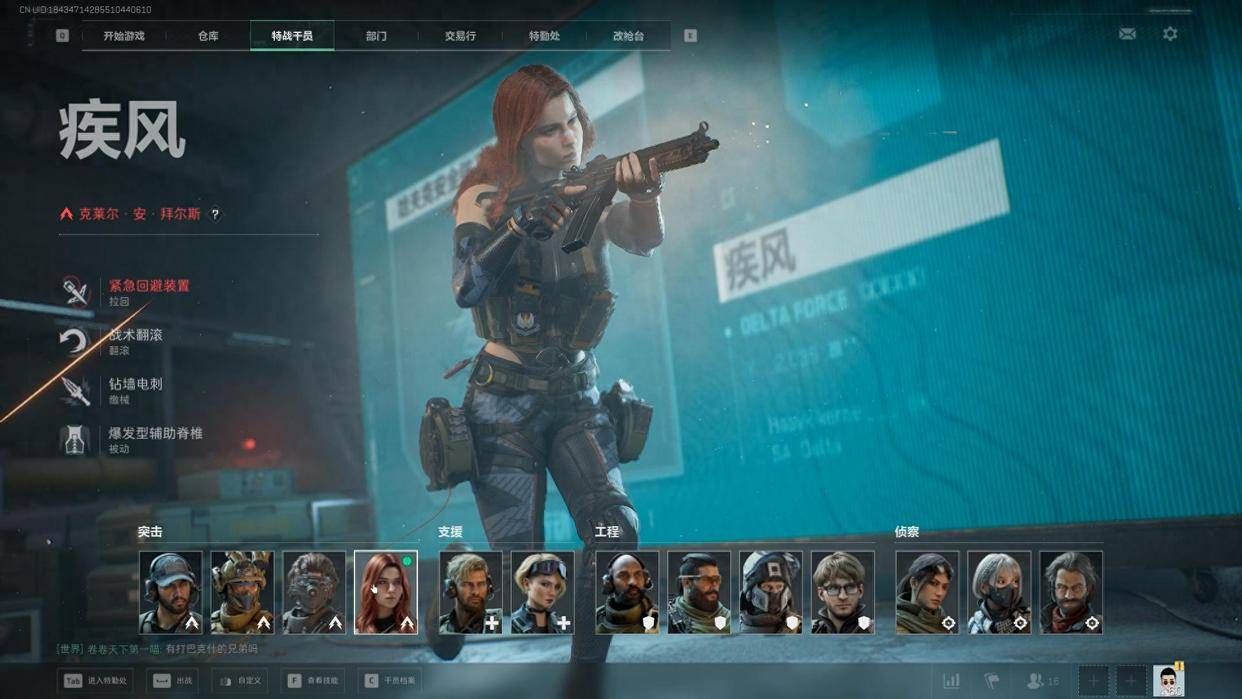This screenshot has width=1242, height=699.
Task: Switch to the 改枪台 gunsmith tab
Action: coord(628,36)
